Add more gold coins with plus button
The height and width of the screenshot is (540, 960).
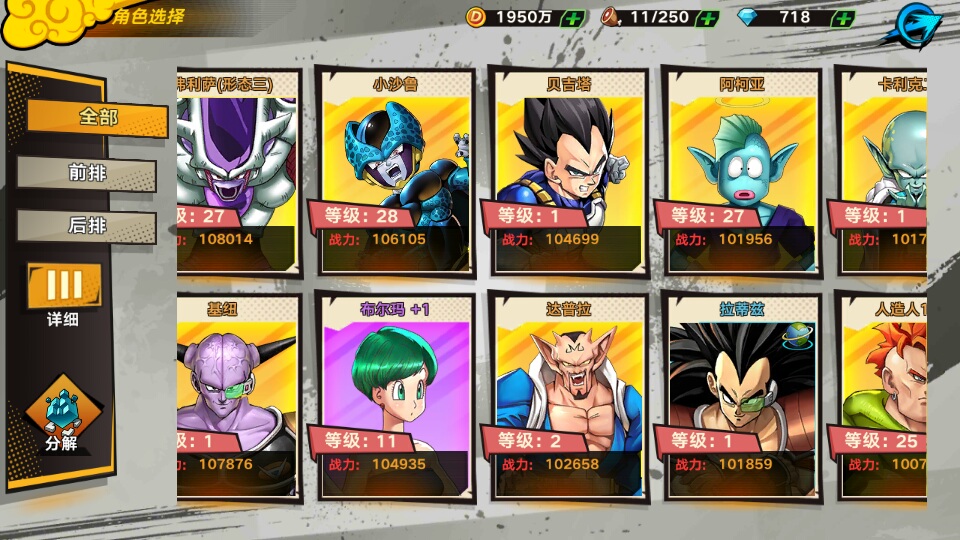click(x=573, y=18)
